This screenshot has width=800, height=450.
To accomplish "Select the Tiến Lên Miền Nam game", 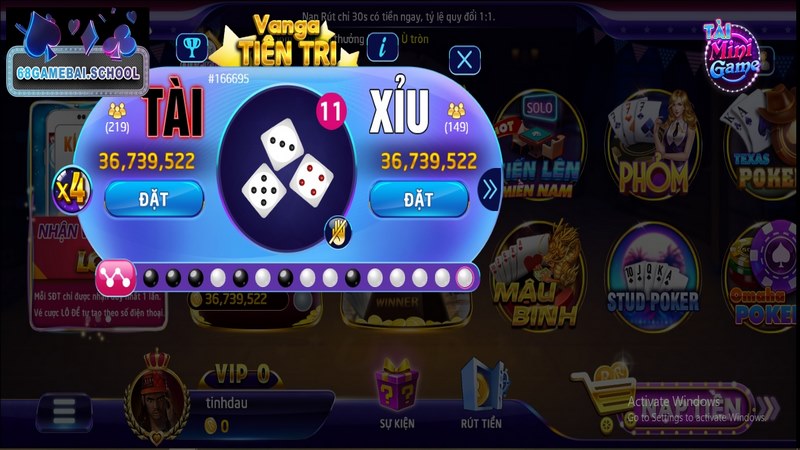I will pos(540,150).
